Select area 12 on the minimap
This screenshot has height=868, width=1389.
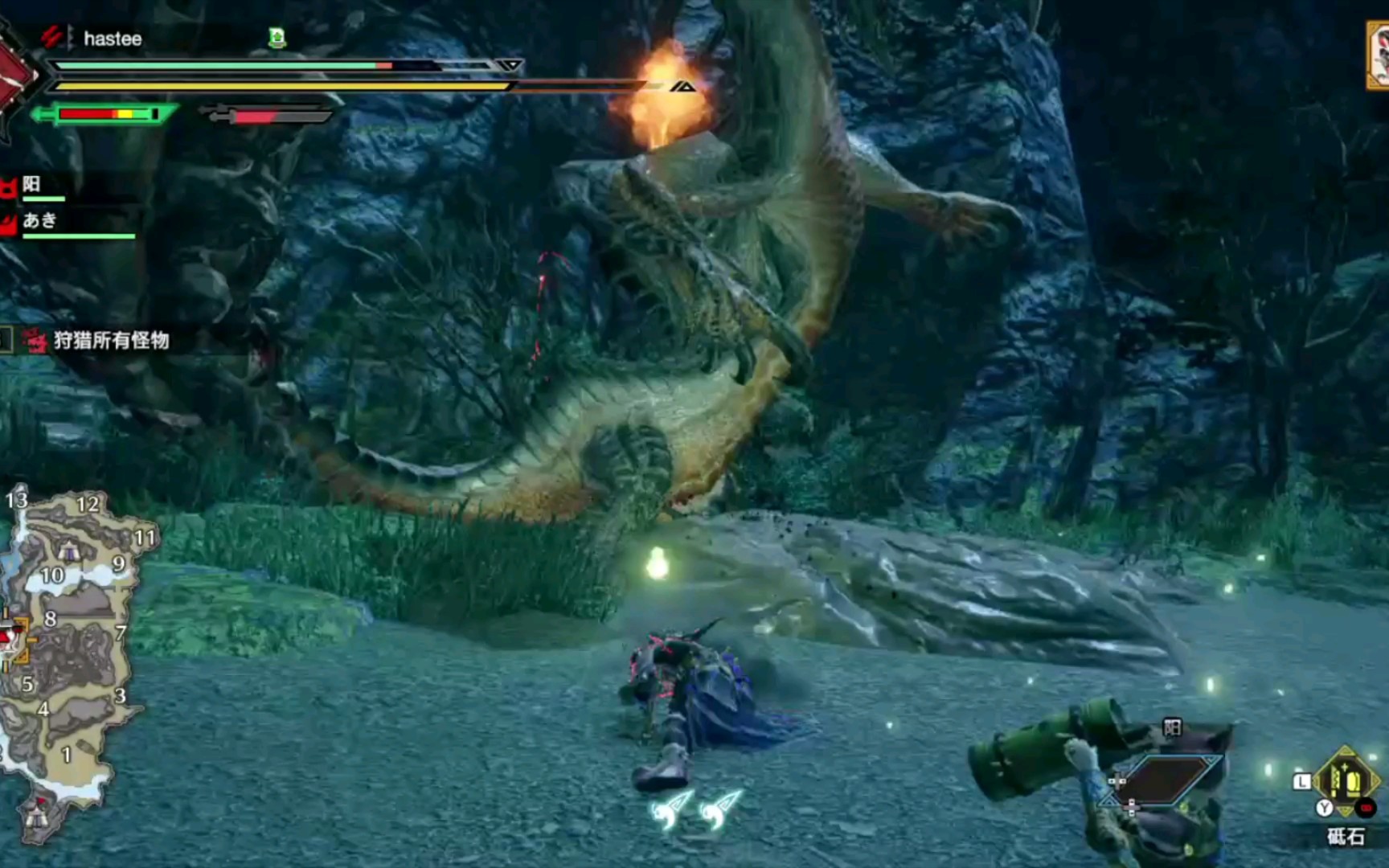click(88, 505)
